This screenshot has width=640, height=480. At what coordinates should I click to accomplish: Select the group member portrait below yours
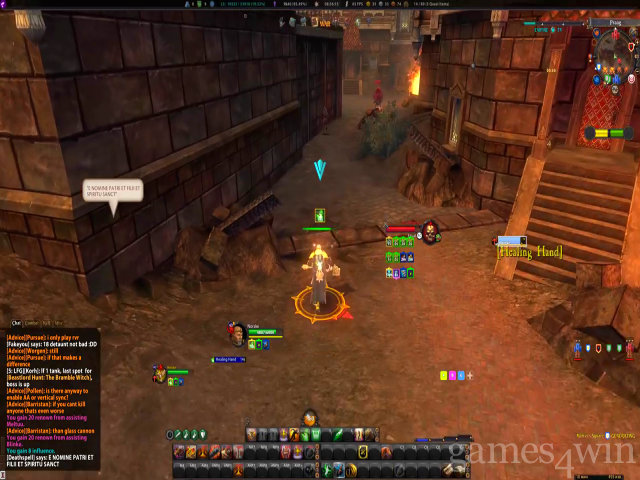click(x=159, y=374)
